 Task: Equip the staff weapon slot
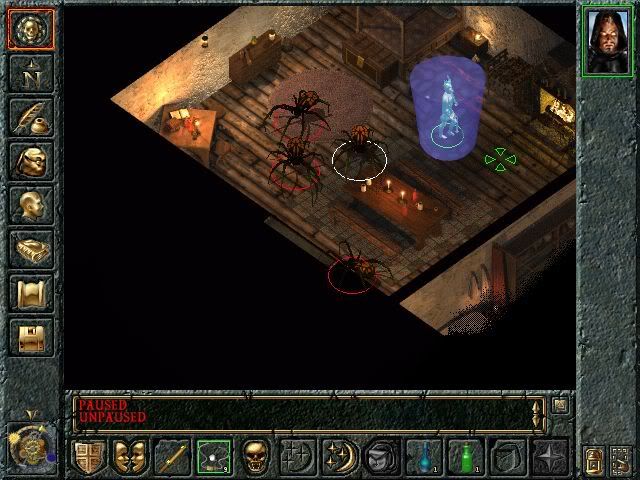point(172,457)
